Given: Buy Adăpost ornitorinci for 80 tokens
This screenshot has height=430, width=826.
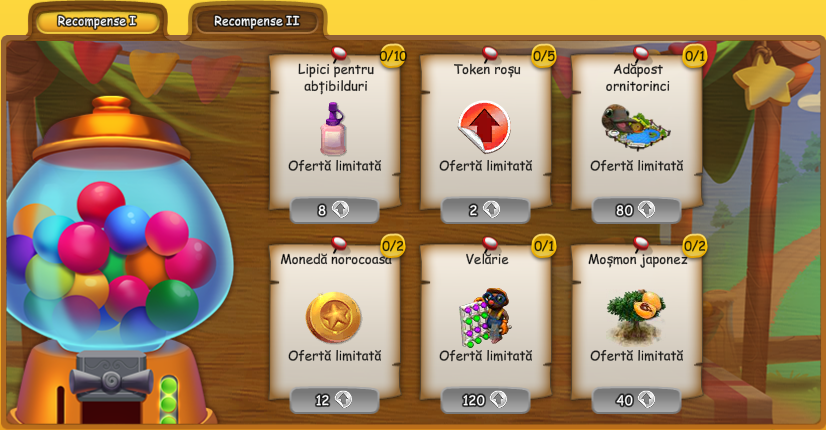Looking at the screenshot, I should pos(636,210).
